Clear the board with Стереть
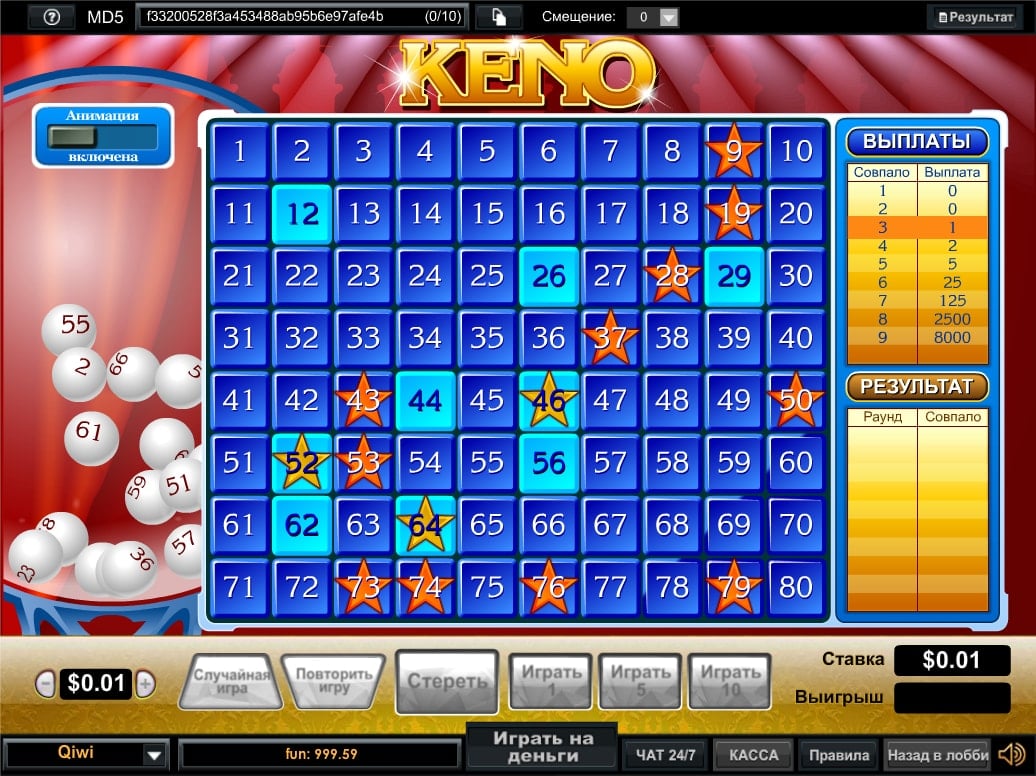This screenshot has height=776, width=1036. 447,681
